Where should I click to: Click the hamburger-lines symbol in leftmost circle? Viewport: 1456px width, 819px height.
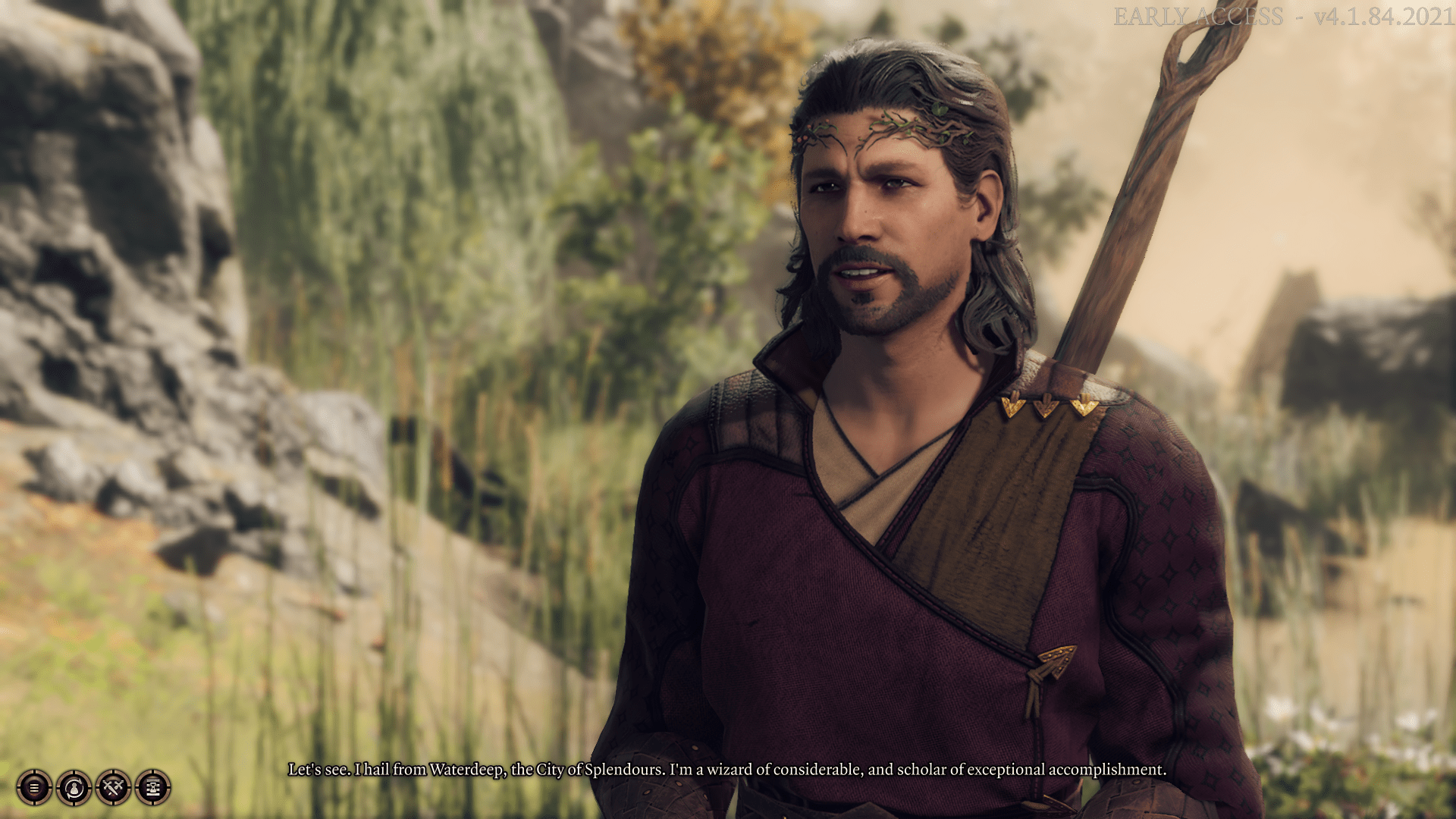click(x=34, y=789)
